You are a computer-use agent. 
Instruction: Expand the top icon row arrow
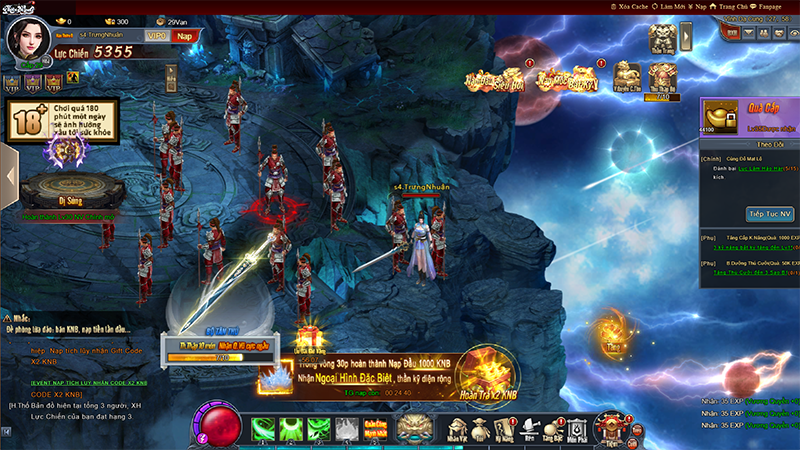(x=687, y=35)
